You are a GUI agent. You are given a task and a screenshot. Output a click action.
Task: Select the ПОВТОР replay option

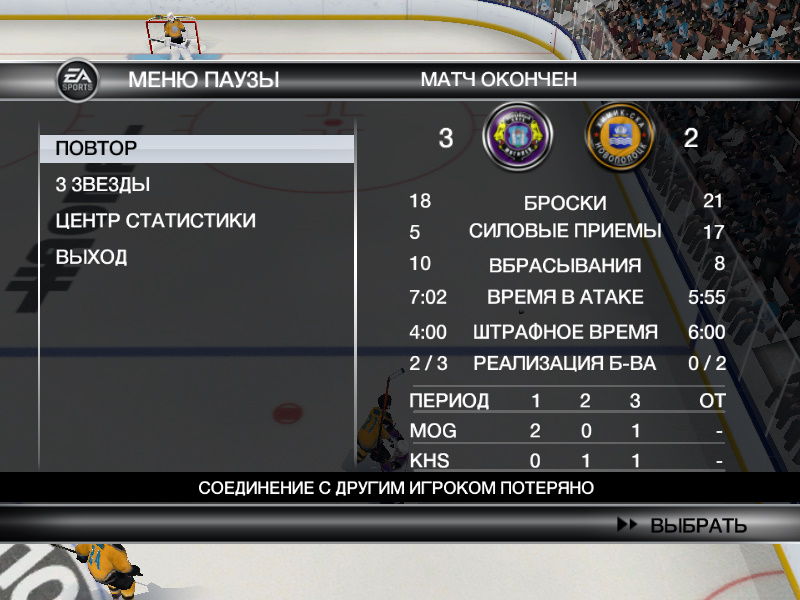[97, 149]
